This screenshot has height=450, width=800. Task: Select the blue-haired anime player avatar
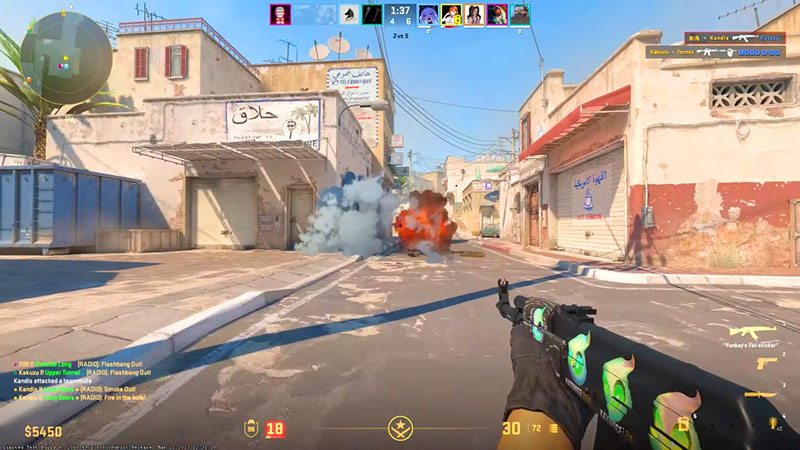(x=428, y=14)
